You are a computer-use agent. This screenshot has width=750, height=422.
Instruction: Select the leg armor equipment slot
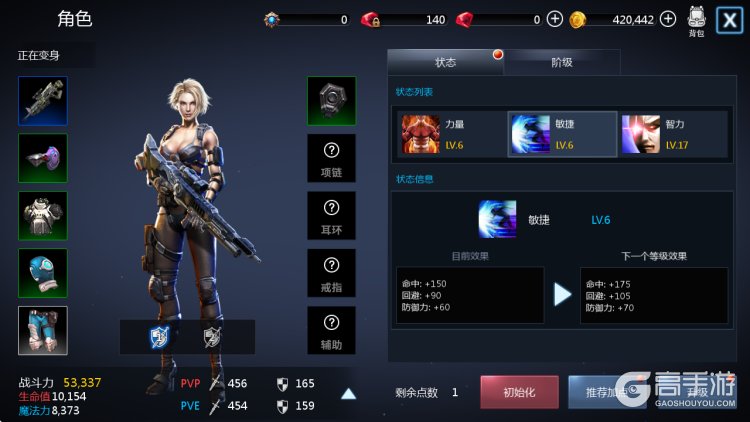point(43,331)
